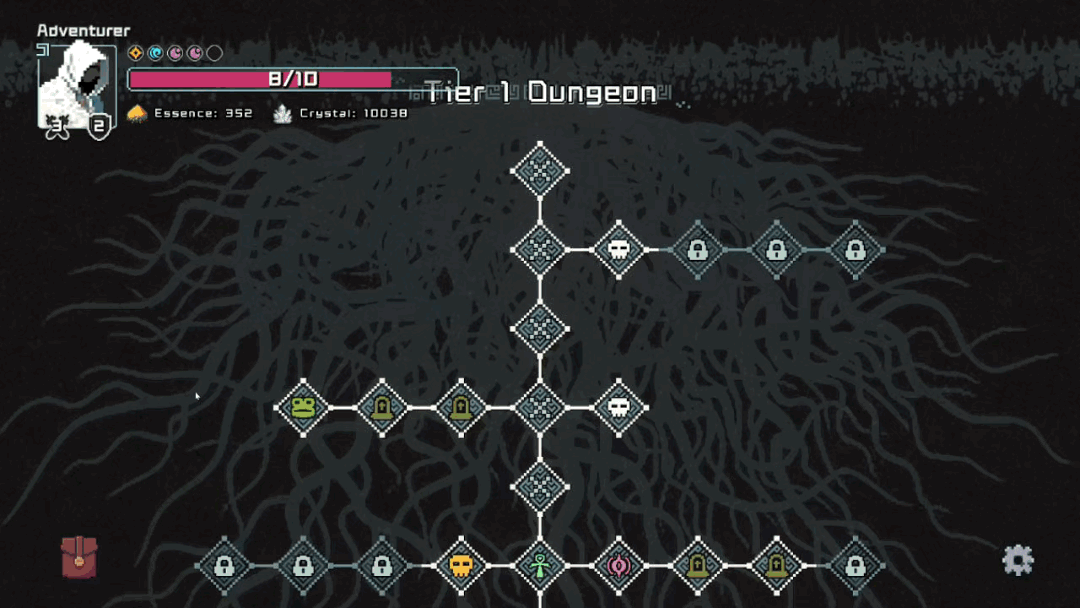This screenshot has width=1080, height=608.
Task: Choose the yellow skull dungeon node
Action: click(x=461, y=566)
